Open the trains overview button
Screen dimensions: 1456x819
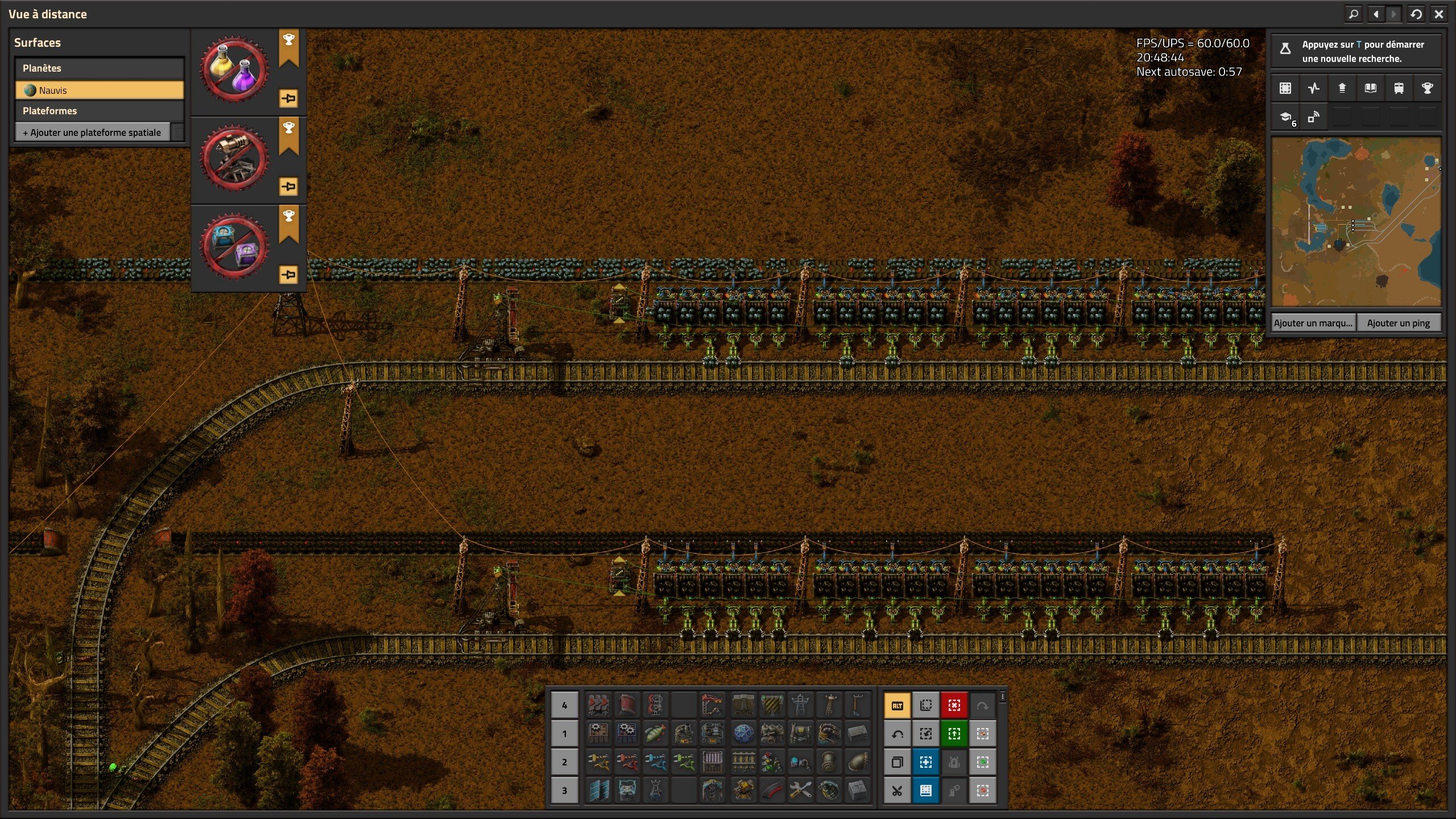pyautogui.click(x=1399, y=88)
